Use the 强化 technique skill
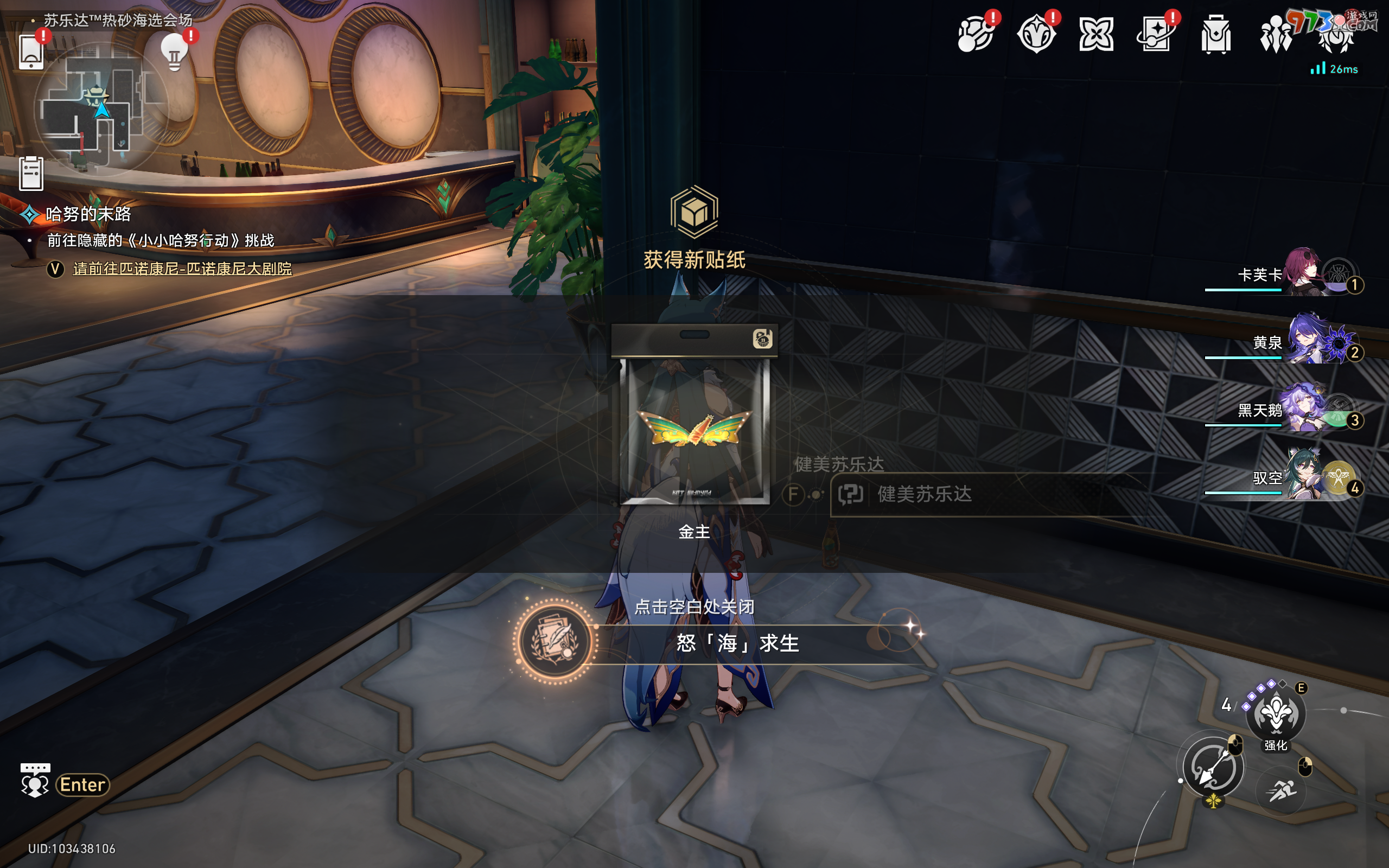This screenshot has height=868, width=1389. point(1276,714)
